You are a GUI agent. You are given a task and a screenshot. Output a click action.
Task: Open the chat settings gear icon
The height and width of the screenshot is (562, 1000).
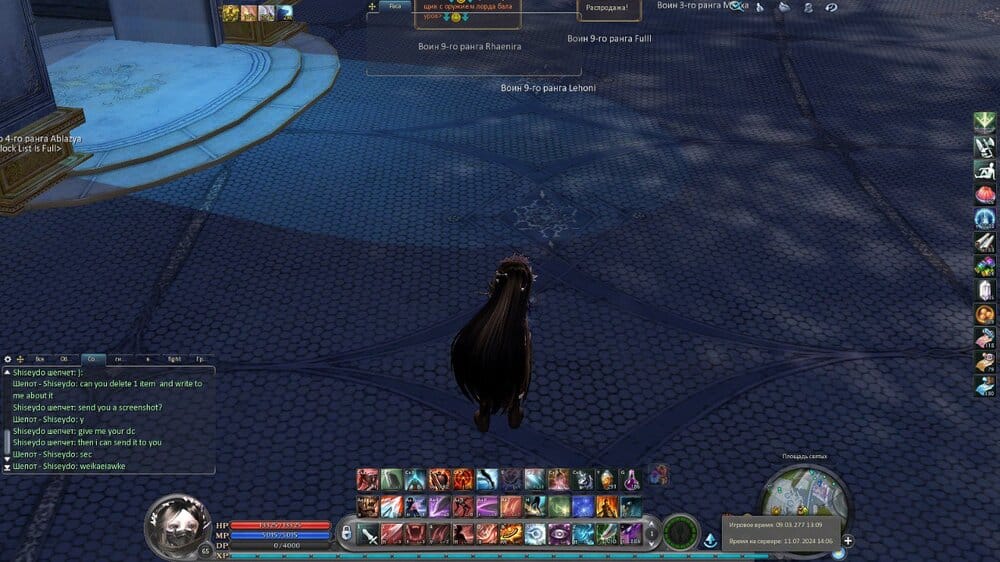pos(8,358)
